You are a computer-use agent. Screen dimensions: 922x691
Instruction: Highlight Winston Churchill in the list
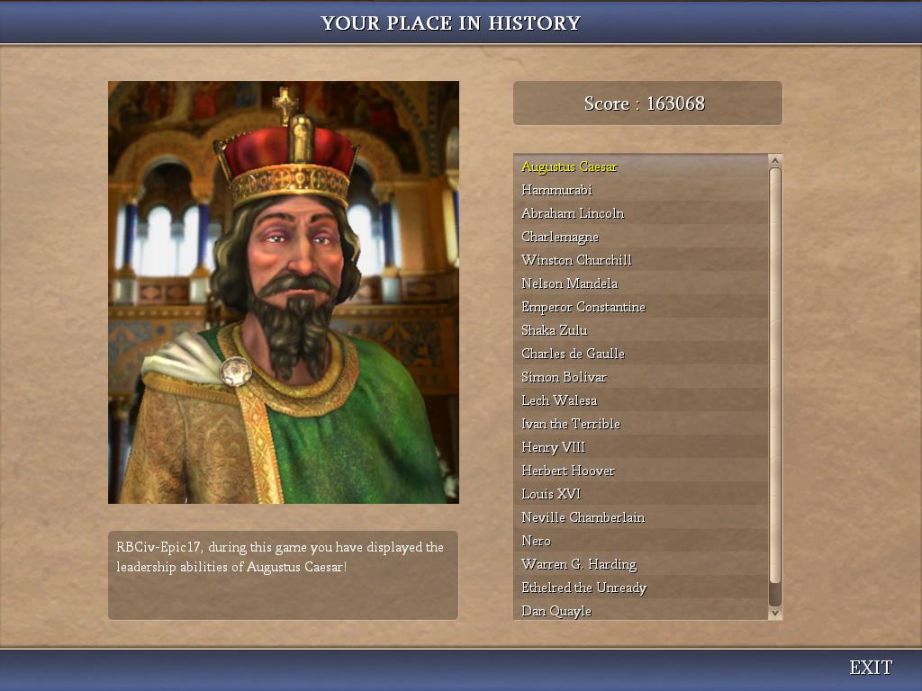tap(576, 260)
